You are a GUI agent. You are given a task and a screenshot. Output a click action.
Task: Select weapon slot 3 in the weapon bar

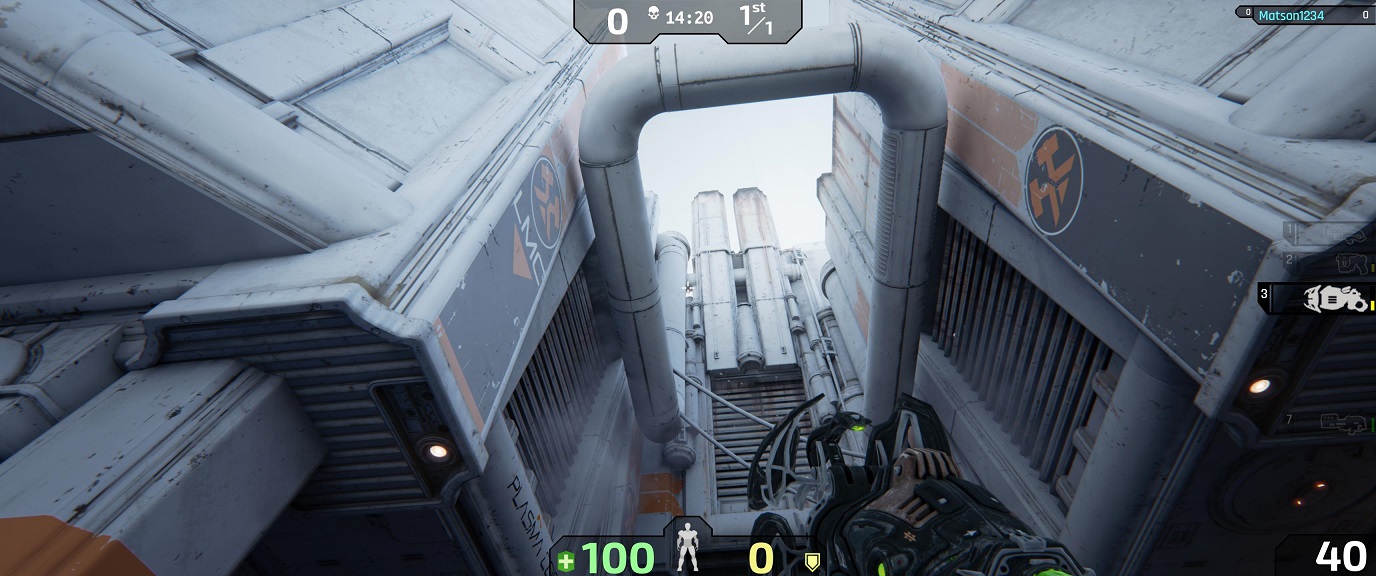coord(1318,298)
